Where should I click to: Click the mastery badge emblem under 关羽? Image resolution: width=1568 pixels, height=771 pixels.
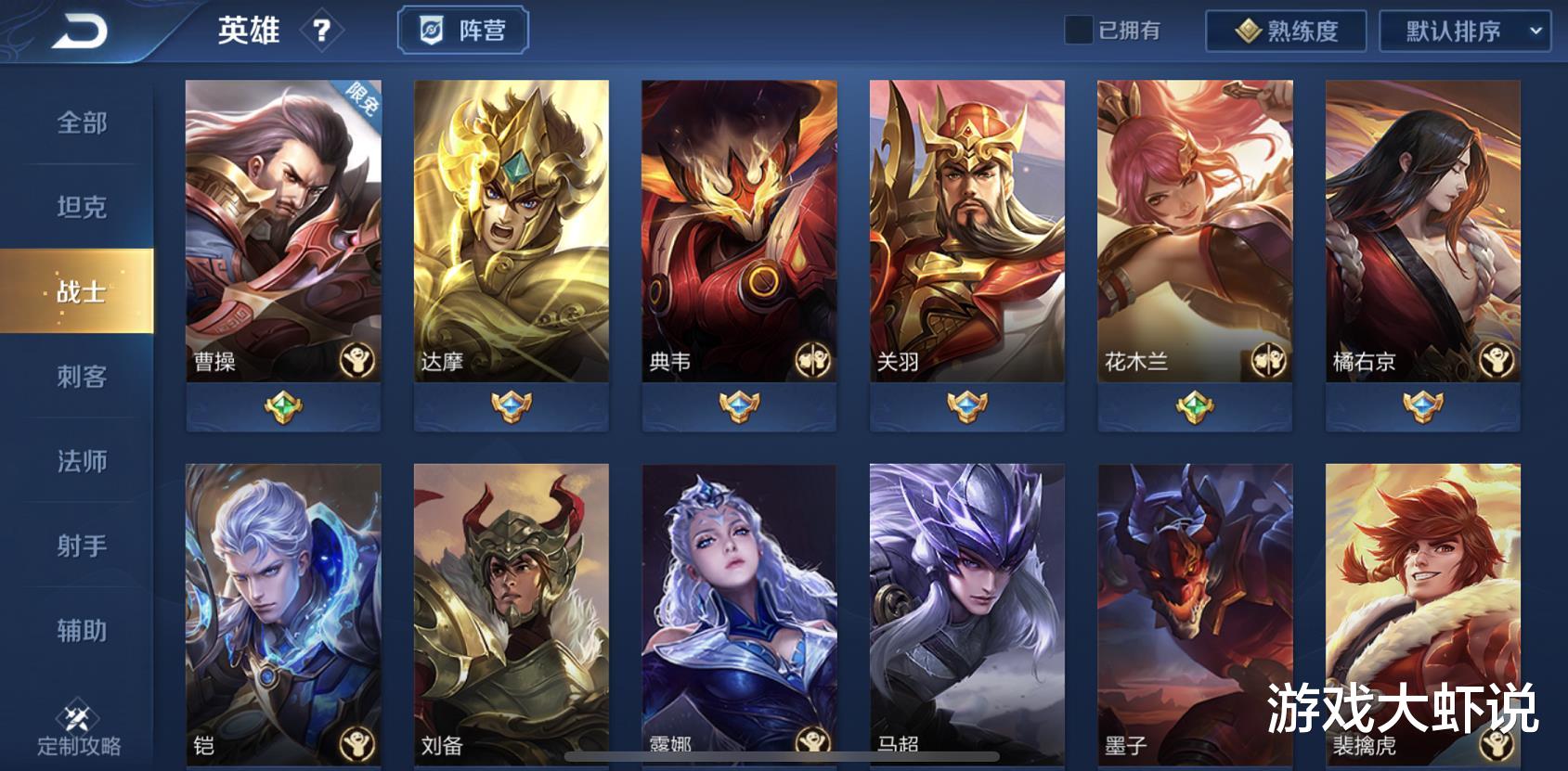point(965,405)
